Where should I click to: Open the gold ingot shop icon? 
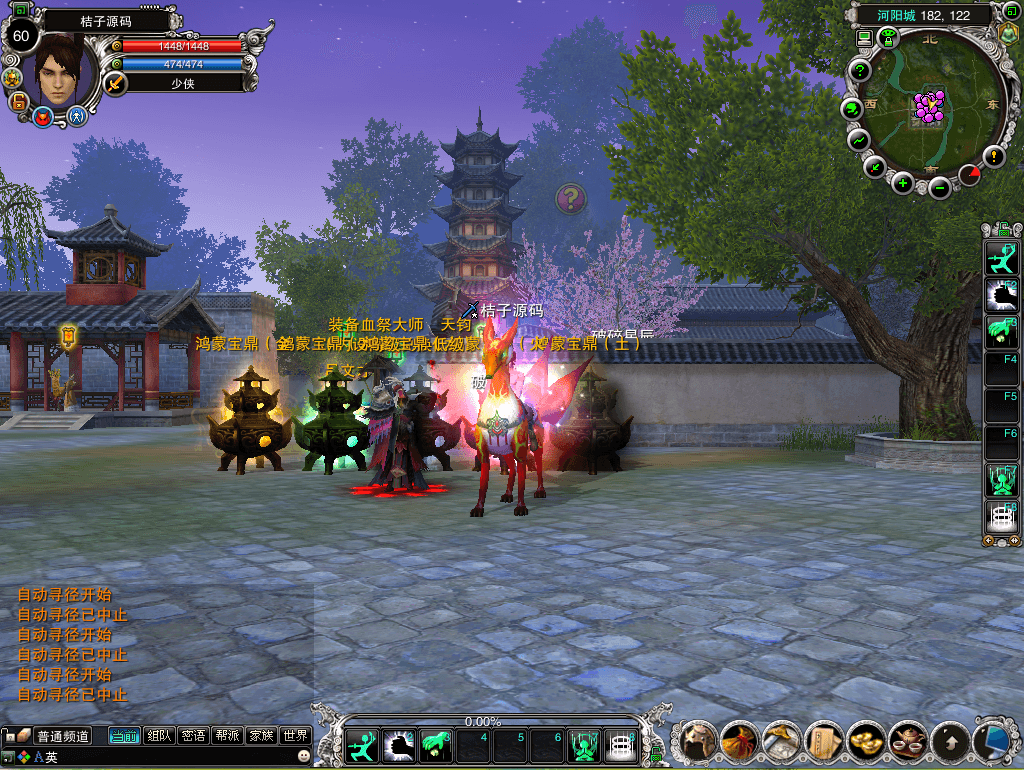coord(866,742)
